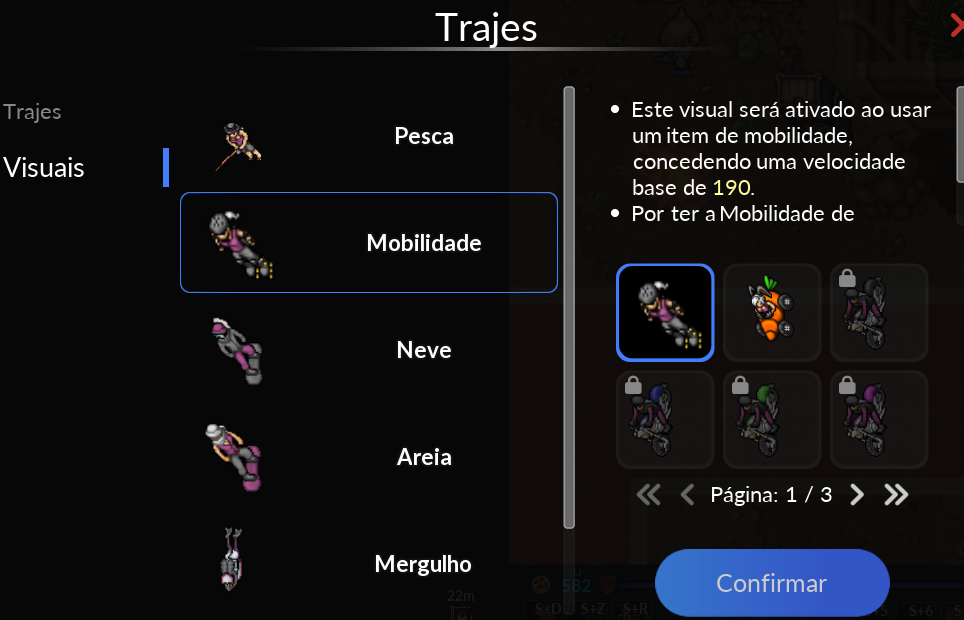Switch to the Trajes tab
The height and width of the screenshot is (620, 964).
point(32,112)
